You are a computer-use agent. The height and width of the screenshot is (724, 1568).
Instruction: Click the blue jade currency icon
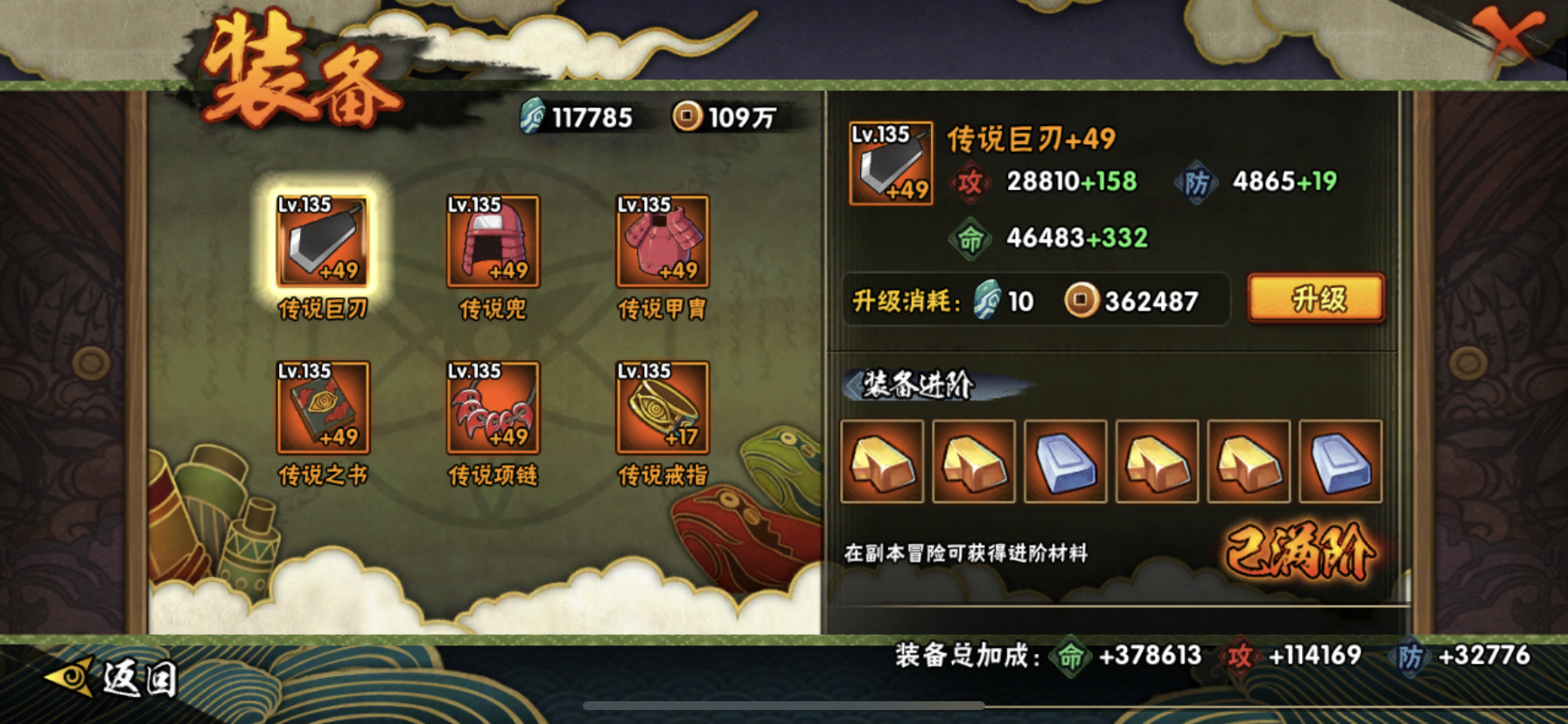click(529, 115)
